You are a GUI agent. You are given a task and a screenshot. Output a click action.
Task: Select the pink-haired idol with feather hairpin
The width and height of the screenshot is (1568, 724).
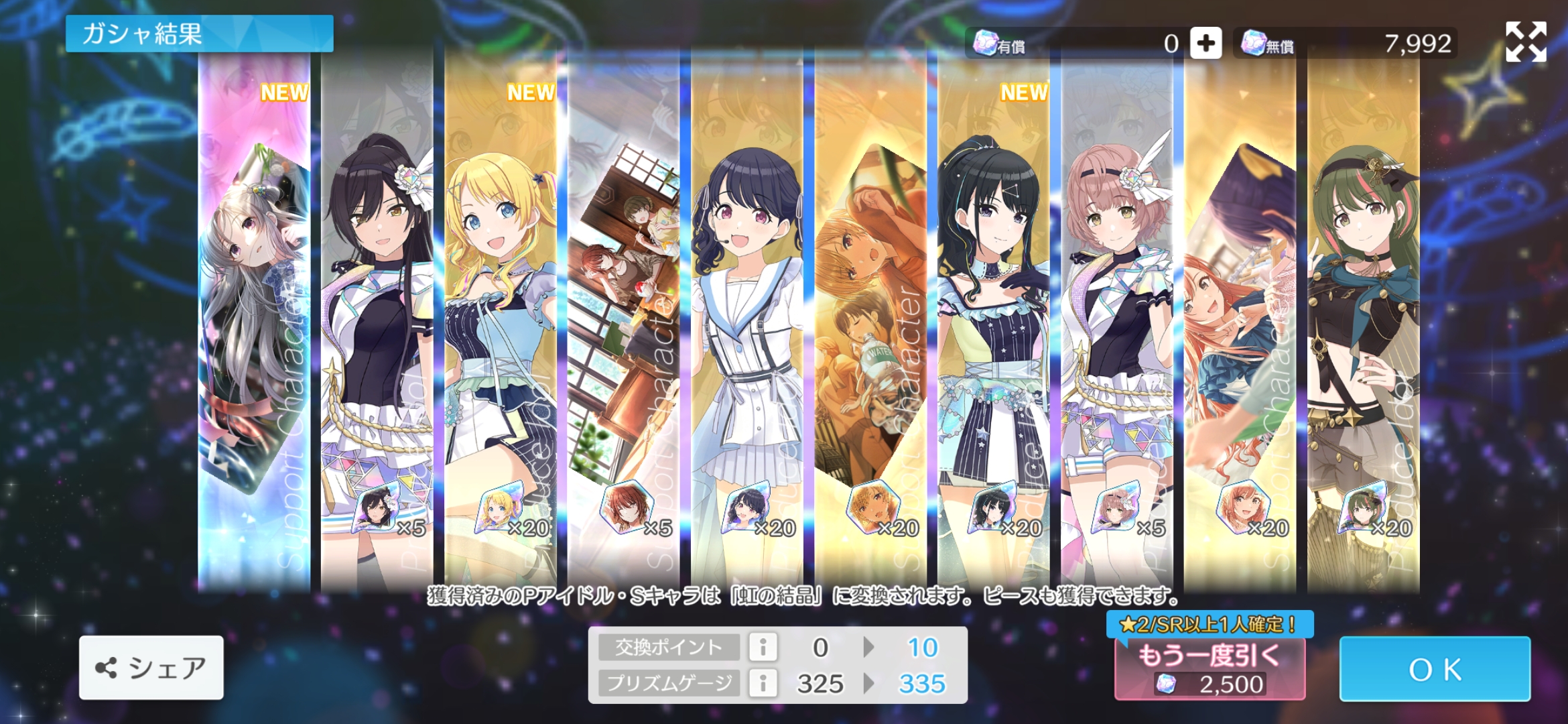(1116, 322)
